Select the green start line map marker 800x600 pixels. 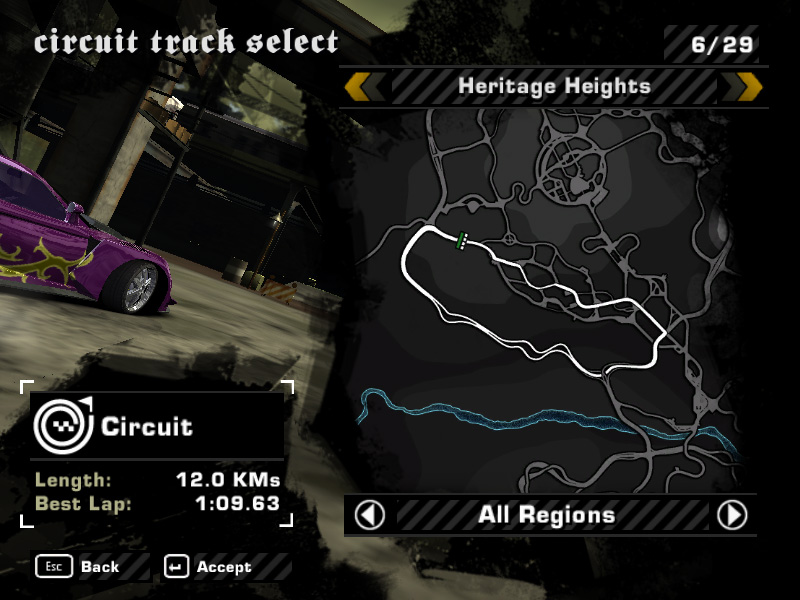pos(461,240)
